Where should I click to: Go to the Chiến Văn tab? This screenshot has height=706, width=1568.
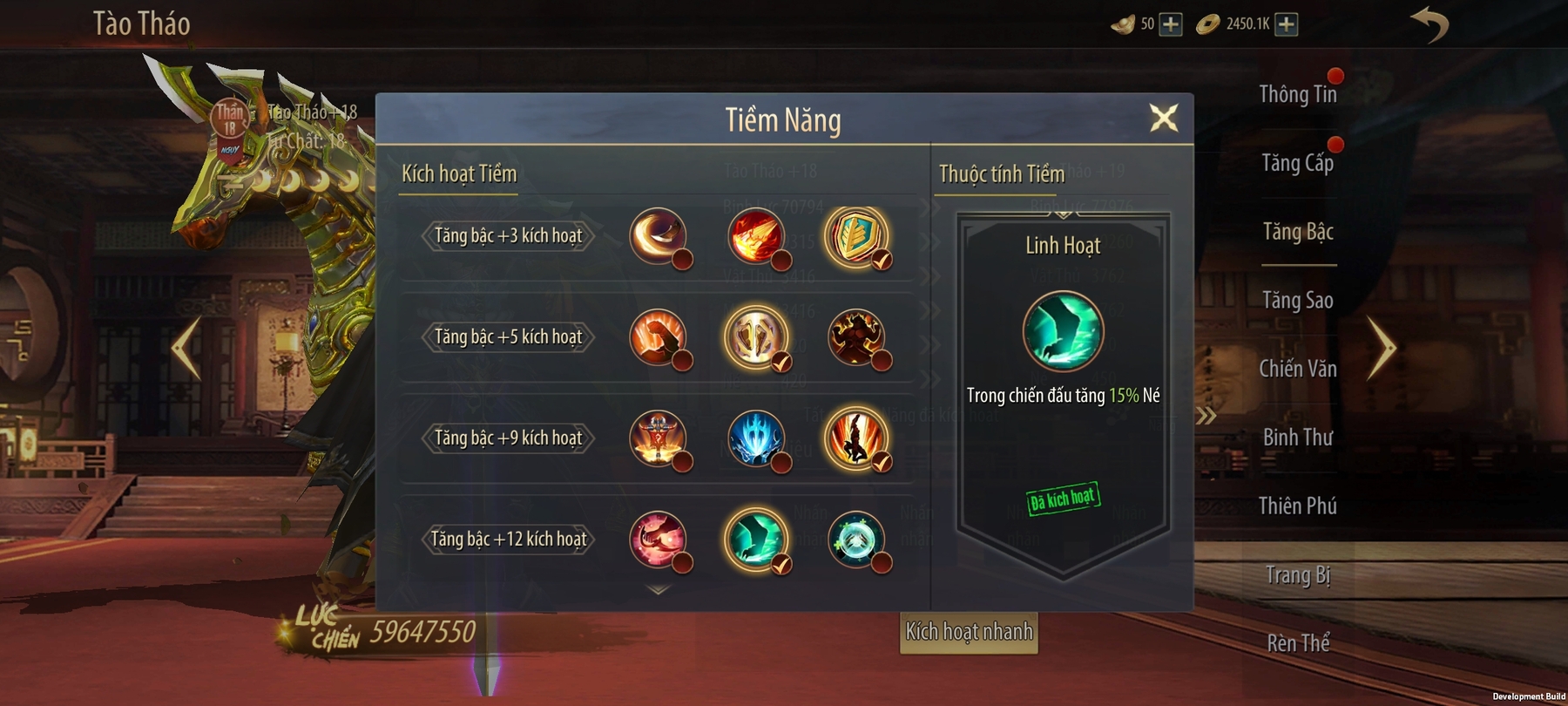[x=1297, y=369]
